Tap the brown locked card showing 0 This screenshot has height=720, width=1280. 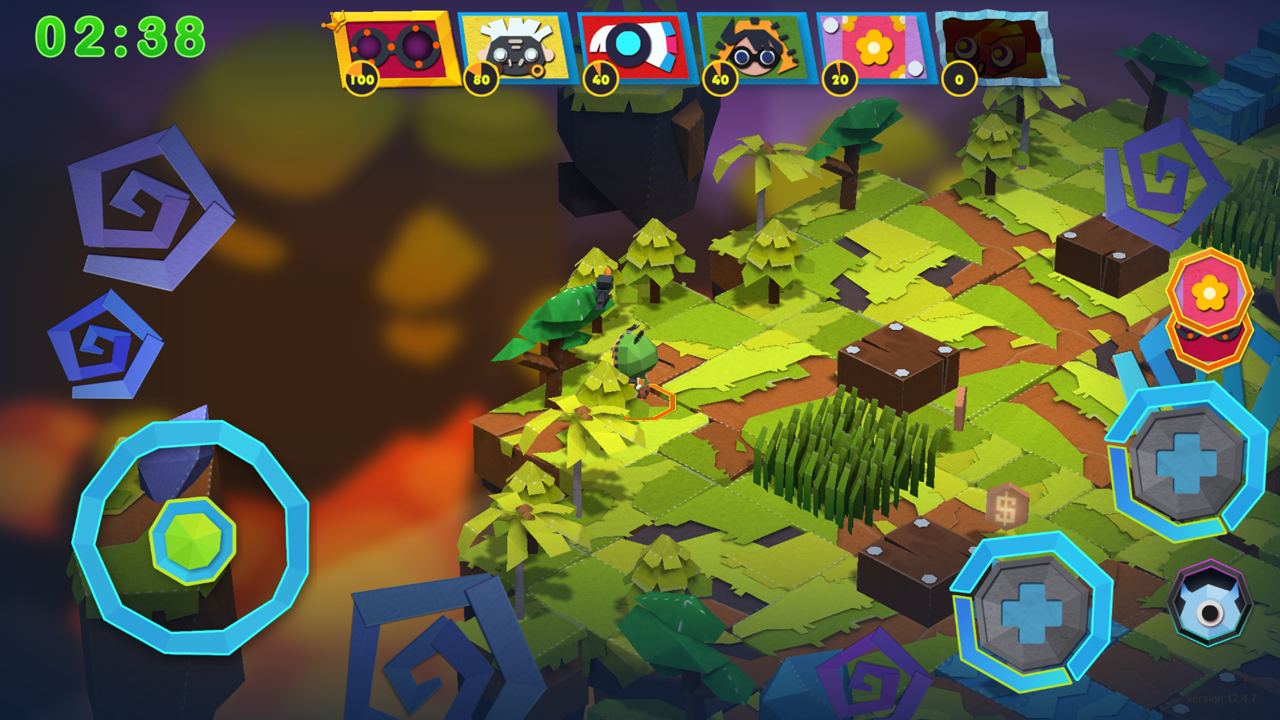tap(985, 45)
